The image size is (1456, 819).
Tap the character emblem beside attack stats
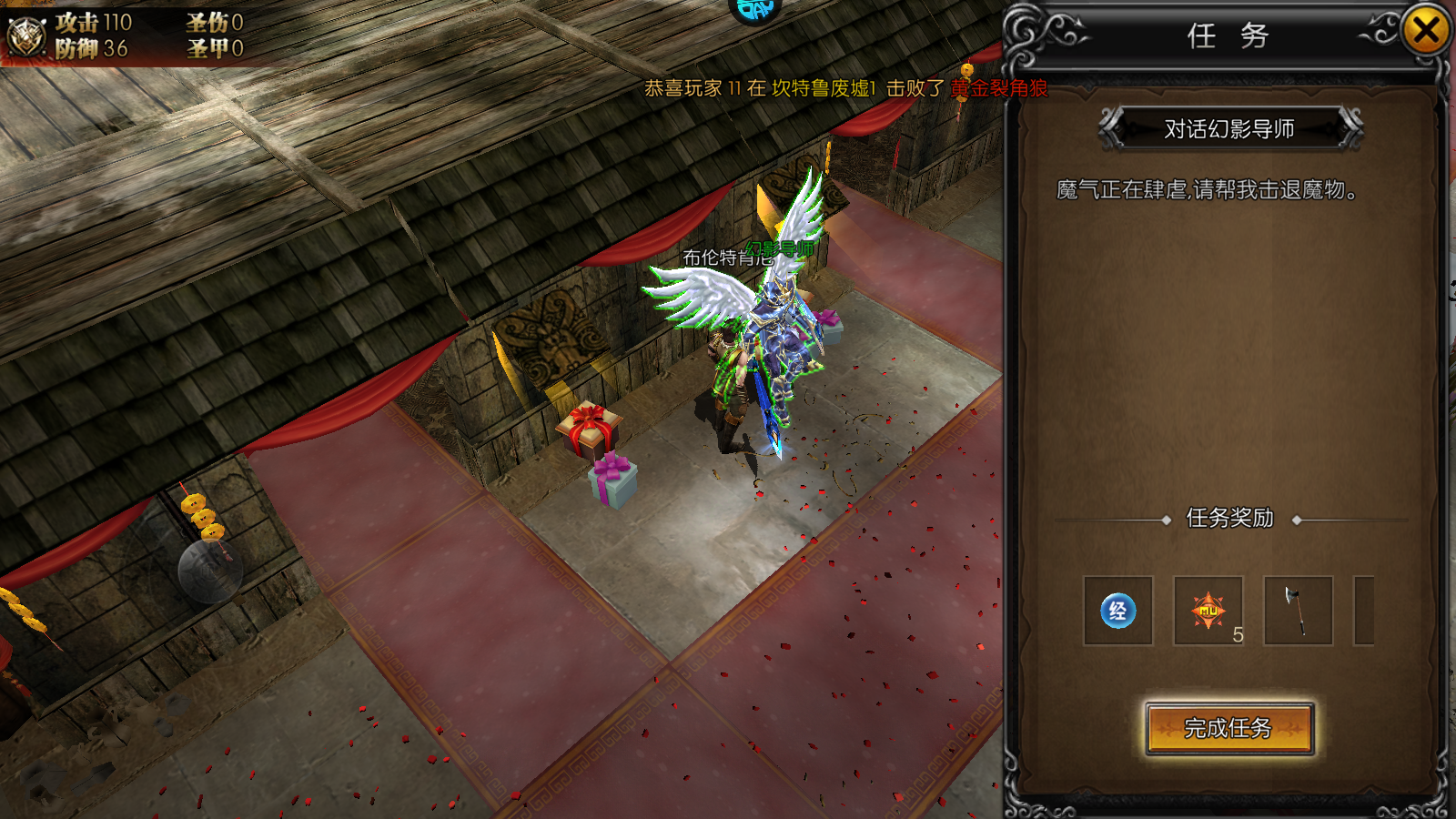coord(26,36)
